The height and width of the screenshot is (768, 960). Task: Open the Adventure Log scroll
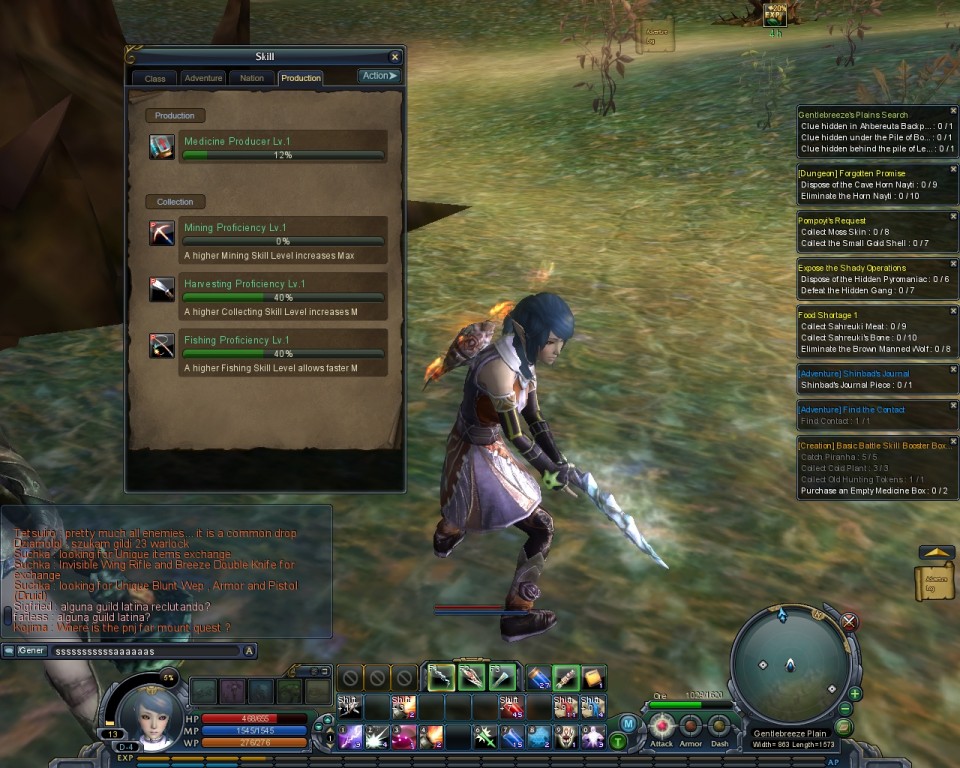[934, 582]
